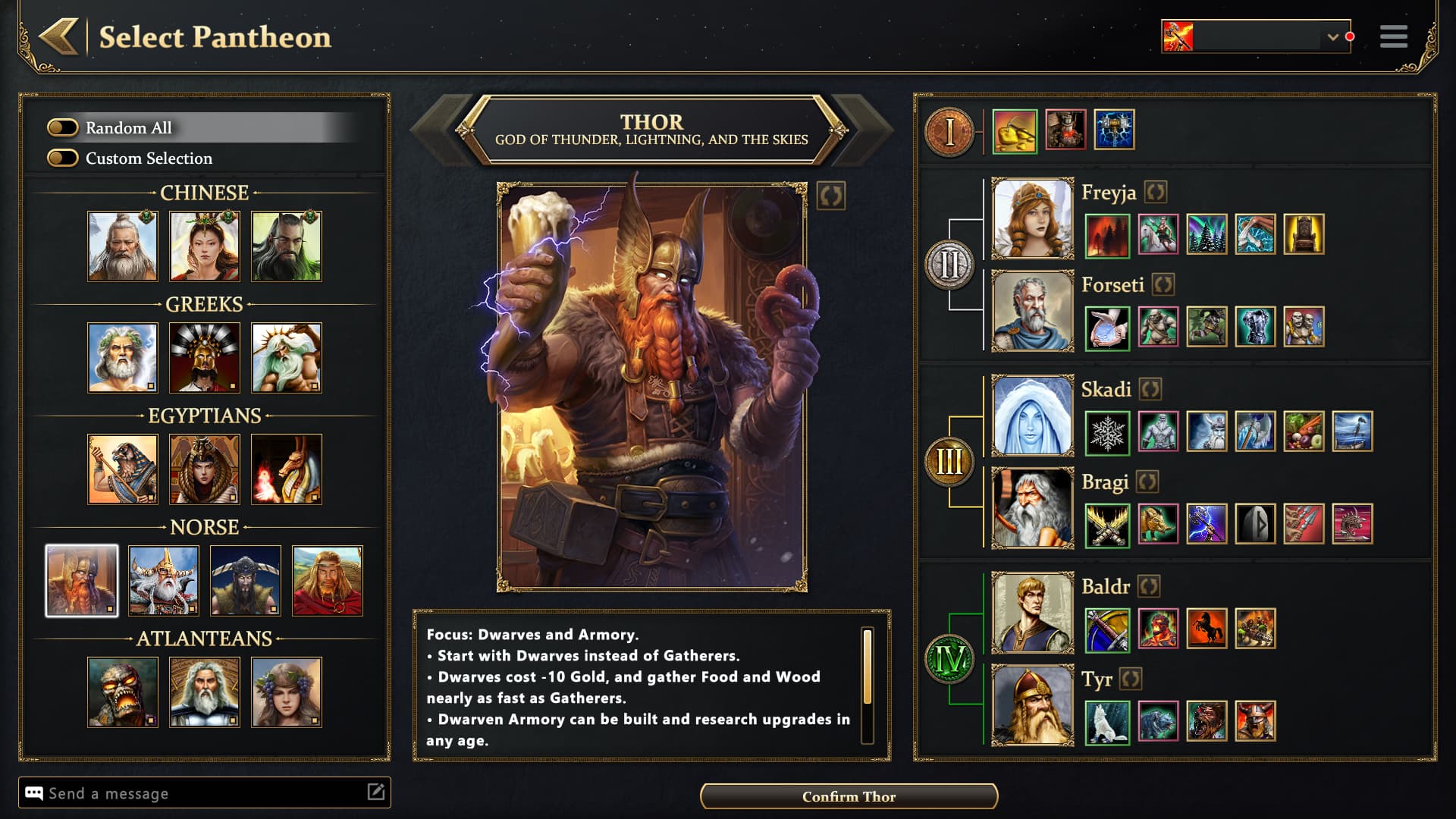
Task: Click the info icon beside Tyr's name
Action: click(x=1130, y=679)
